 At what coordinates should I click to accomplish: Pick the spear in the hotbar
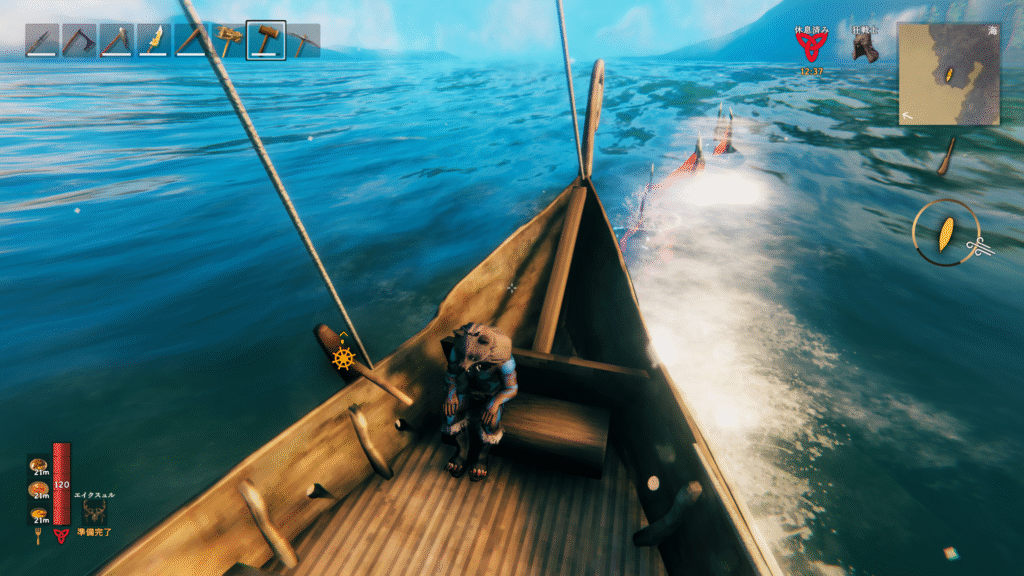pos(43,41)
